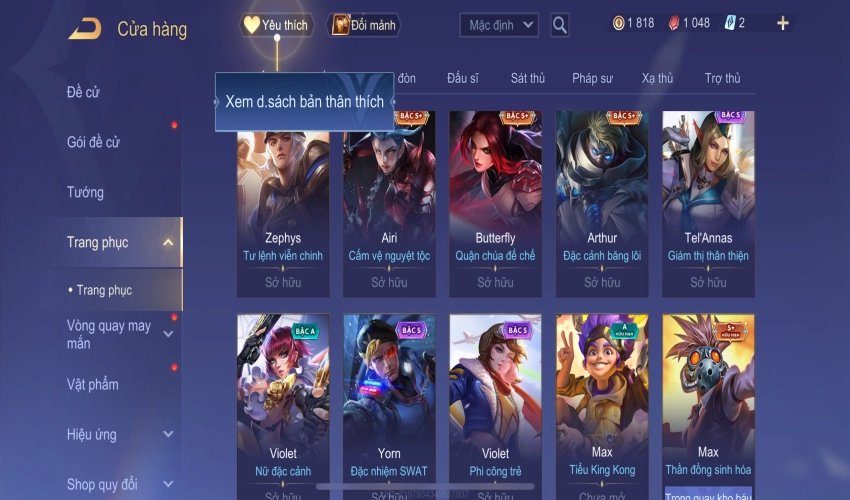850x500 pixels.
Task: Open the Tướng heroes section
Action: pyautogui.click(x=86, y=192)
